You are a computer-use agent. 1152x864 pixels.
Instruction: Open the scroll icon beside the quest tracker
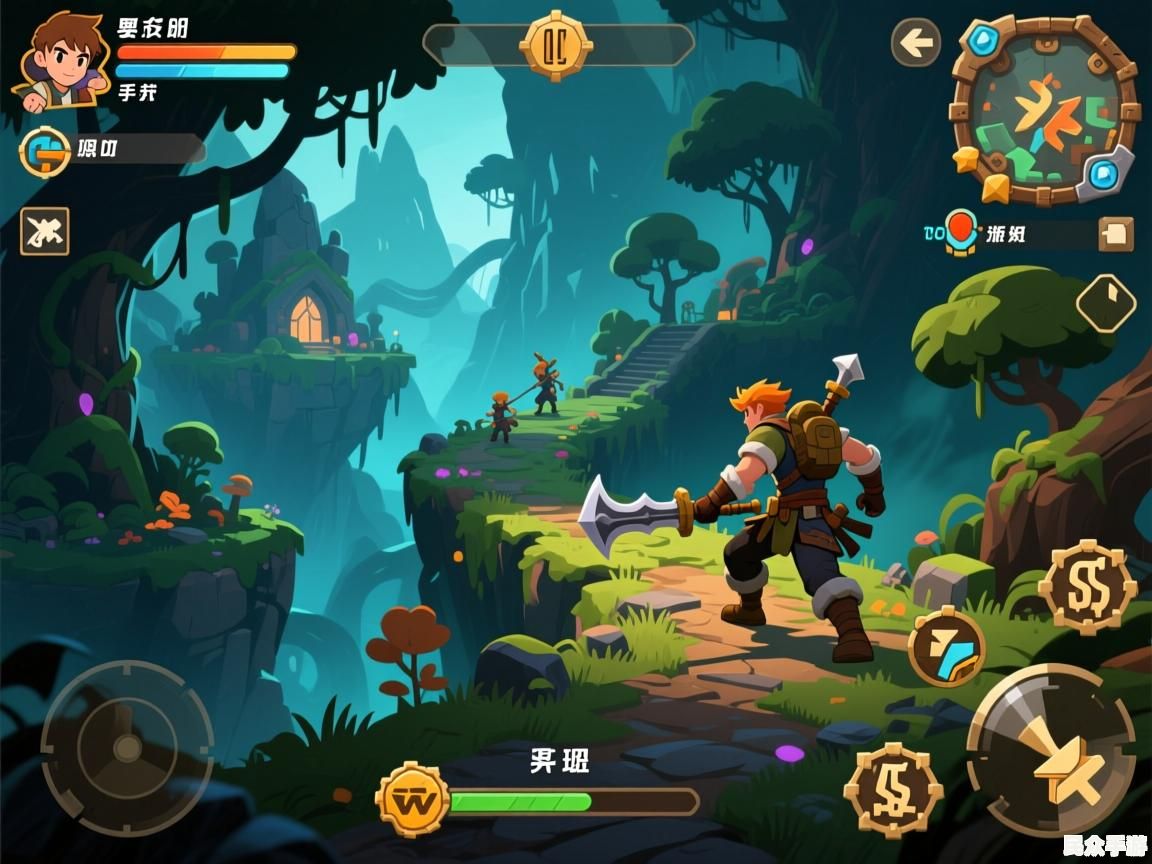(x=1116, y=234)
